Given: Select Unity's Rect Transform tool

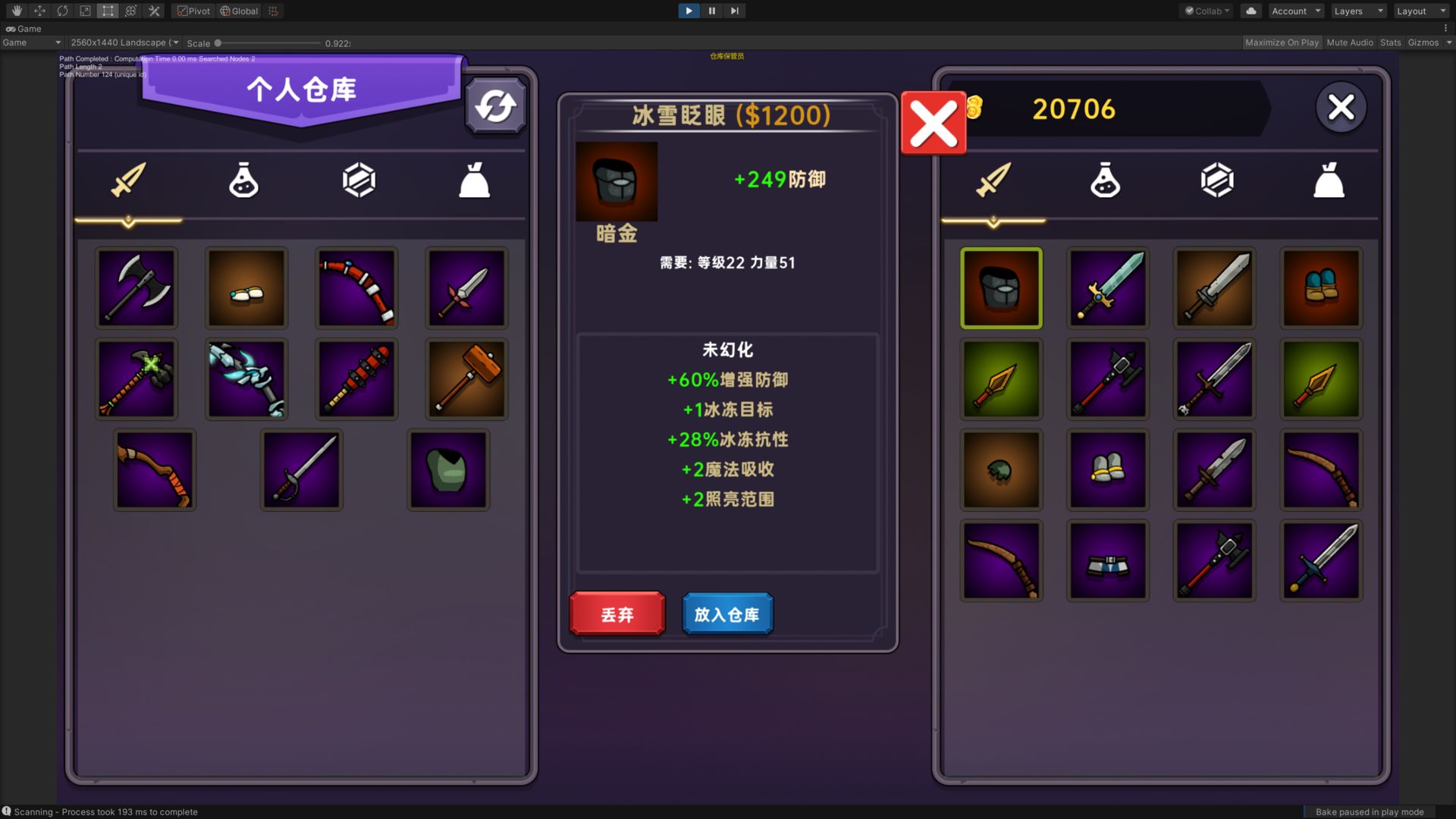Looking at the screenshot, I should click(108, 11).
